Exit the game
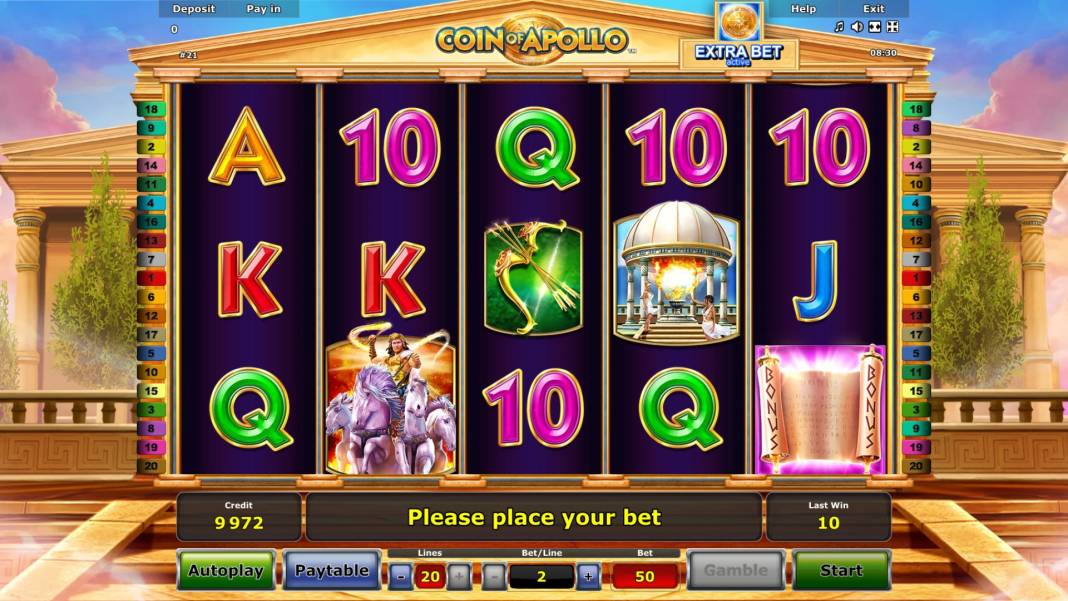The height and width of the screenshot is (601, 1068). click(x=874, y=9)
